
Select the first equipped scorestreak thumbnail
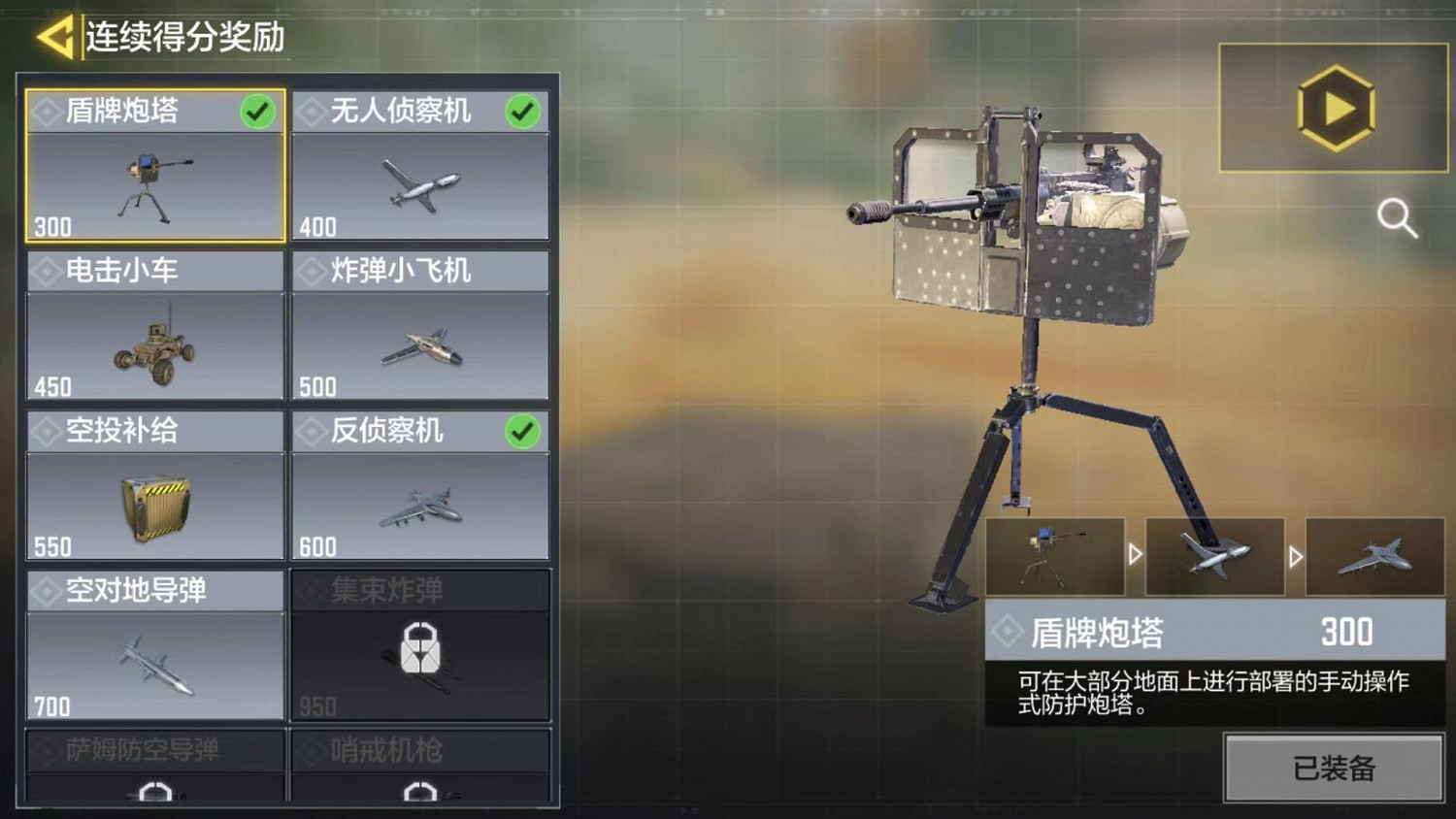click(x=1055, y=556)
